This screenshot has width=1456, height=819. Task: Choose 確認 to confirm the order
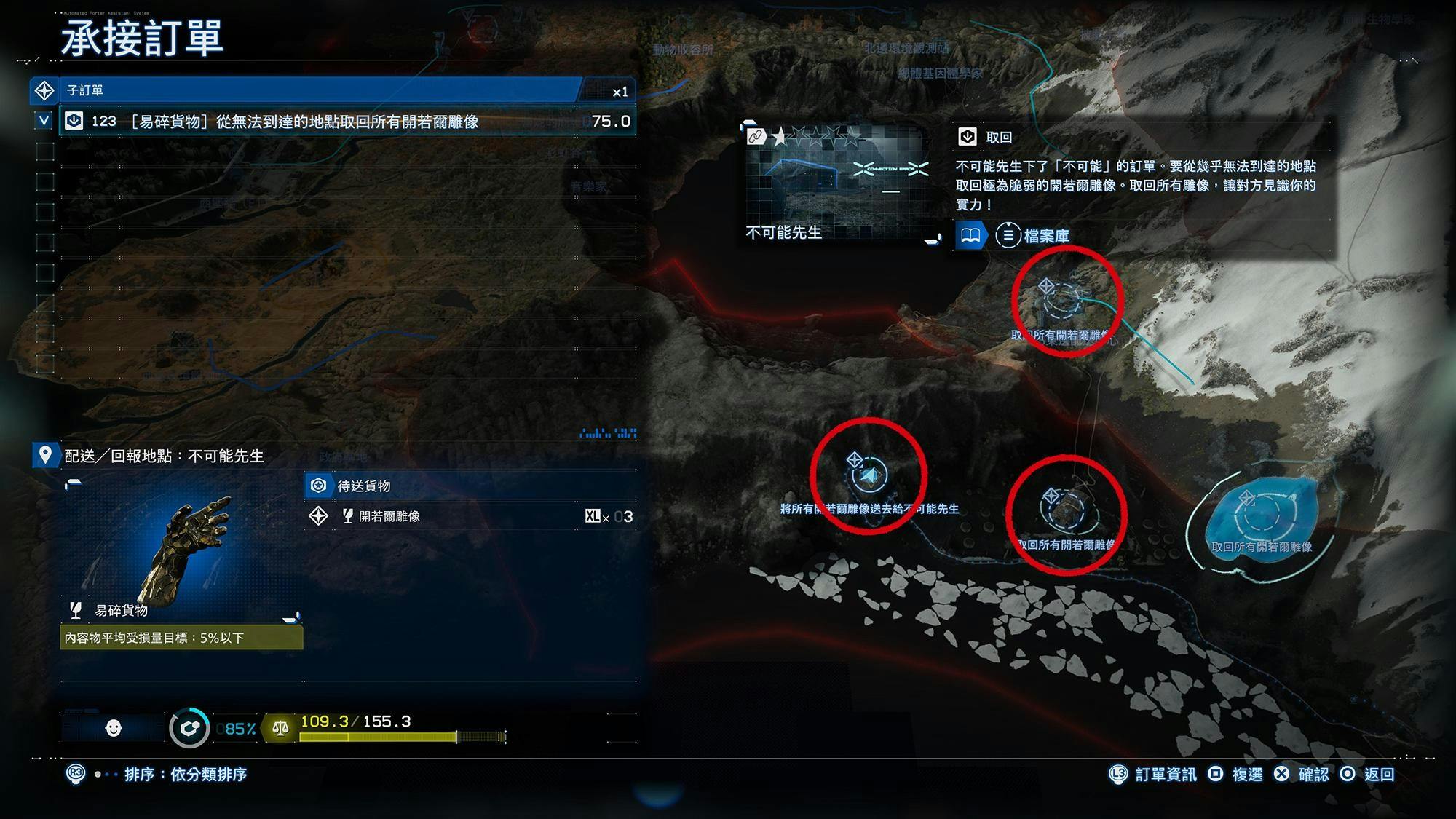[x=1302, y=774]
